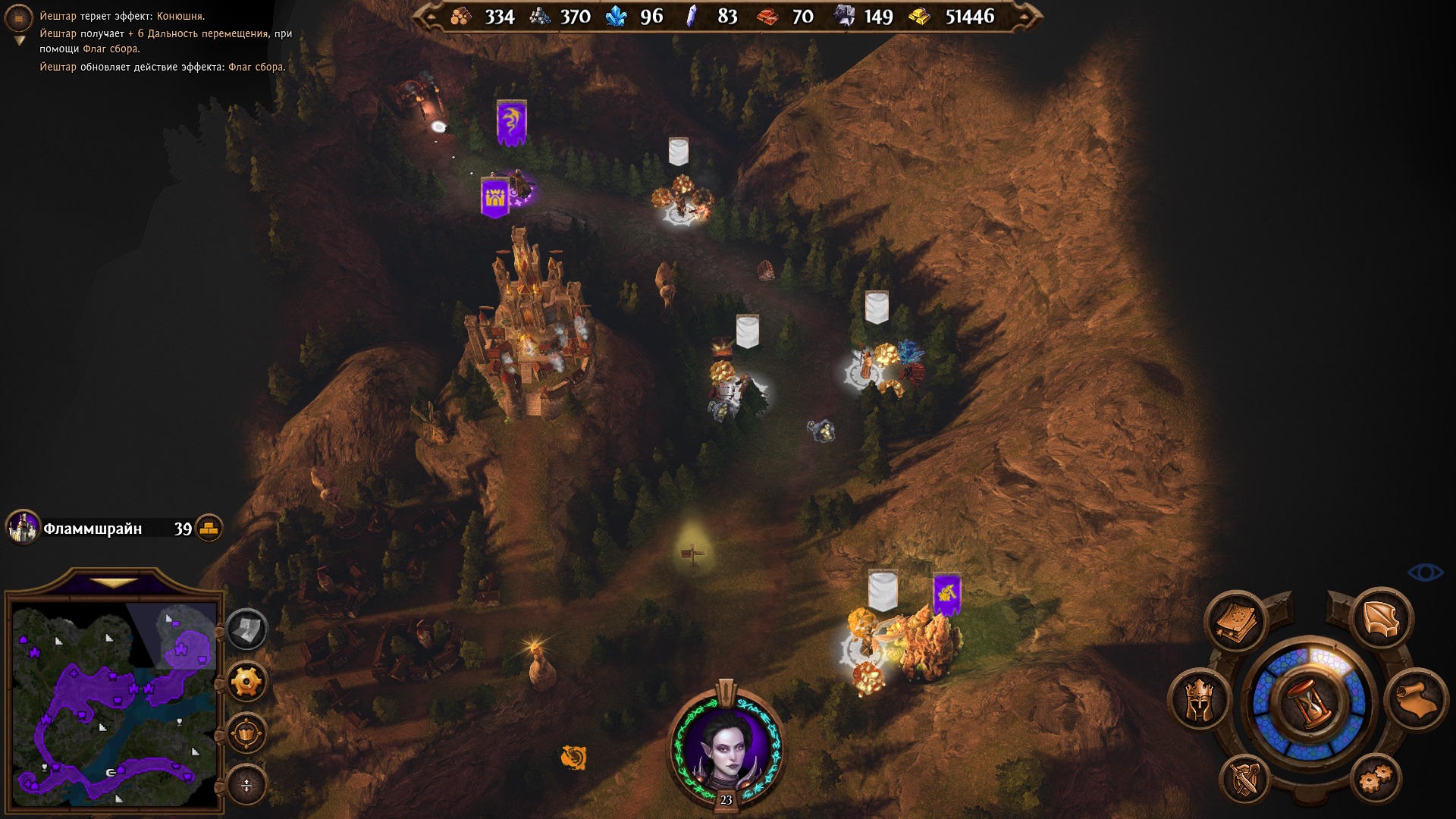
Task: Open the hero screen with the crowned helmet
Action: 1199,700
